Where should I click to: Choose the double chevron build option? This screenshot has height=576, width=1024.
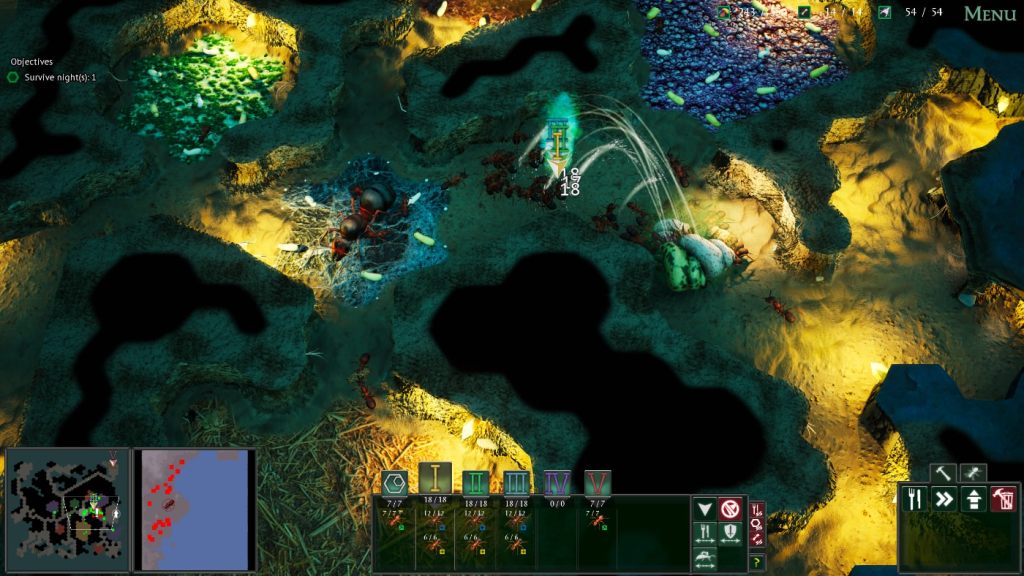[944, 498]
